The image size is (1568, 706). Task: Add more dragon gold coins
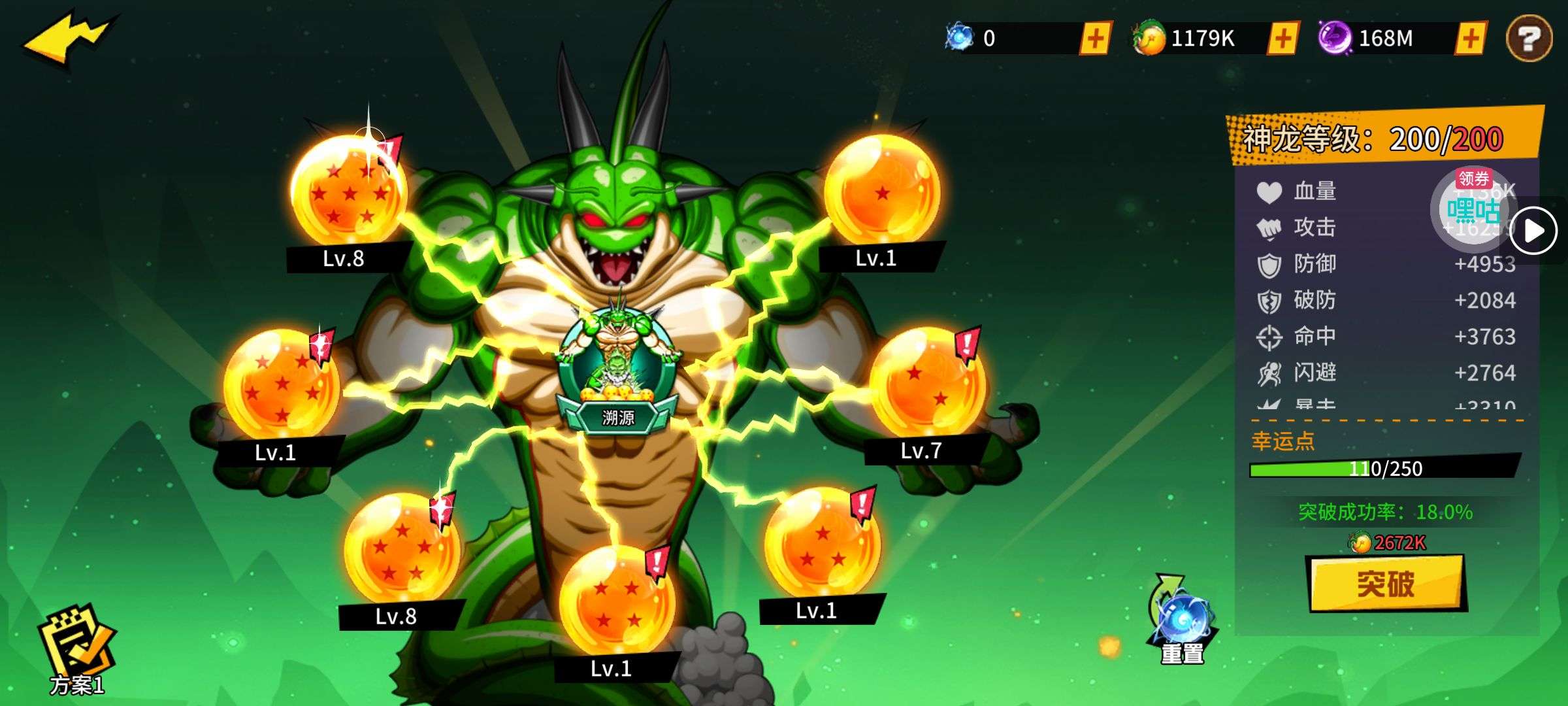click(x=1282, y=38)
